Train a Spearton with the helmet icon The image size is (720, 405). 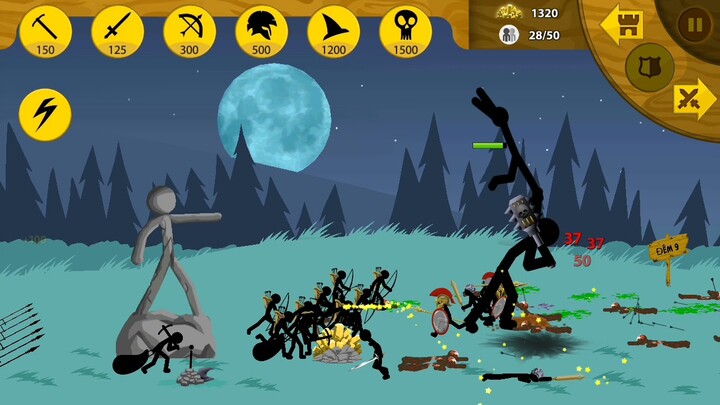[x=261, y=30]
